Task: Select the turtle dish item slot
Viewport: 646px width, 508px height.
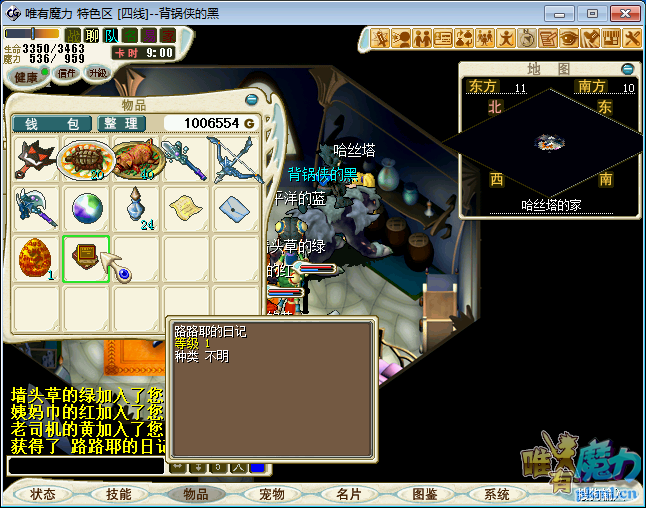Action: click(x=86, y=160)
